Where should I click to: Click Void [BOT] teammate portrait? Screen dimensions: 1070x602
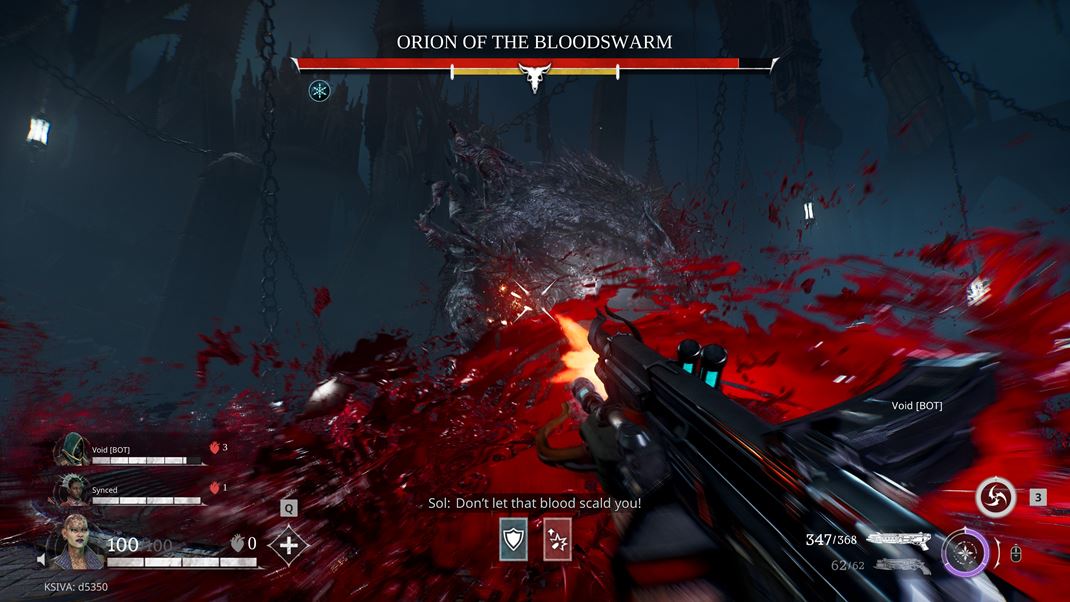click(x=72, y=450)
